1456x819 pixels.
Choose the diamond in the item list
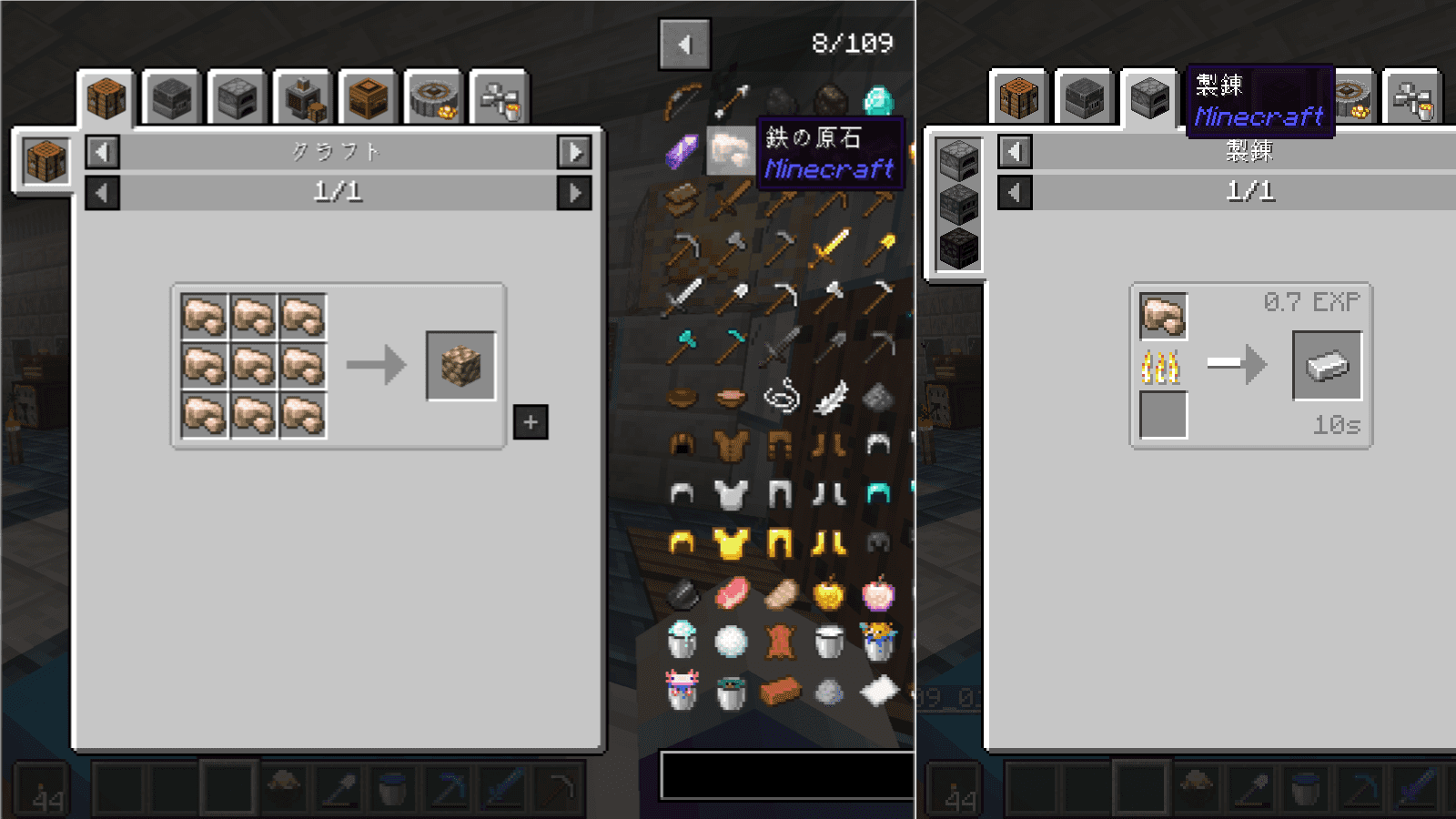(x=878, y=100)
